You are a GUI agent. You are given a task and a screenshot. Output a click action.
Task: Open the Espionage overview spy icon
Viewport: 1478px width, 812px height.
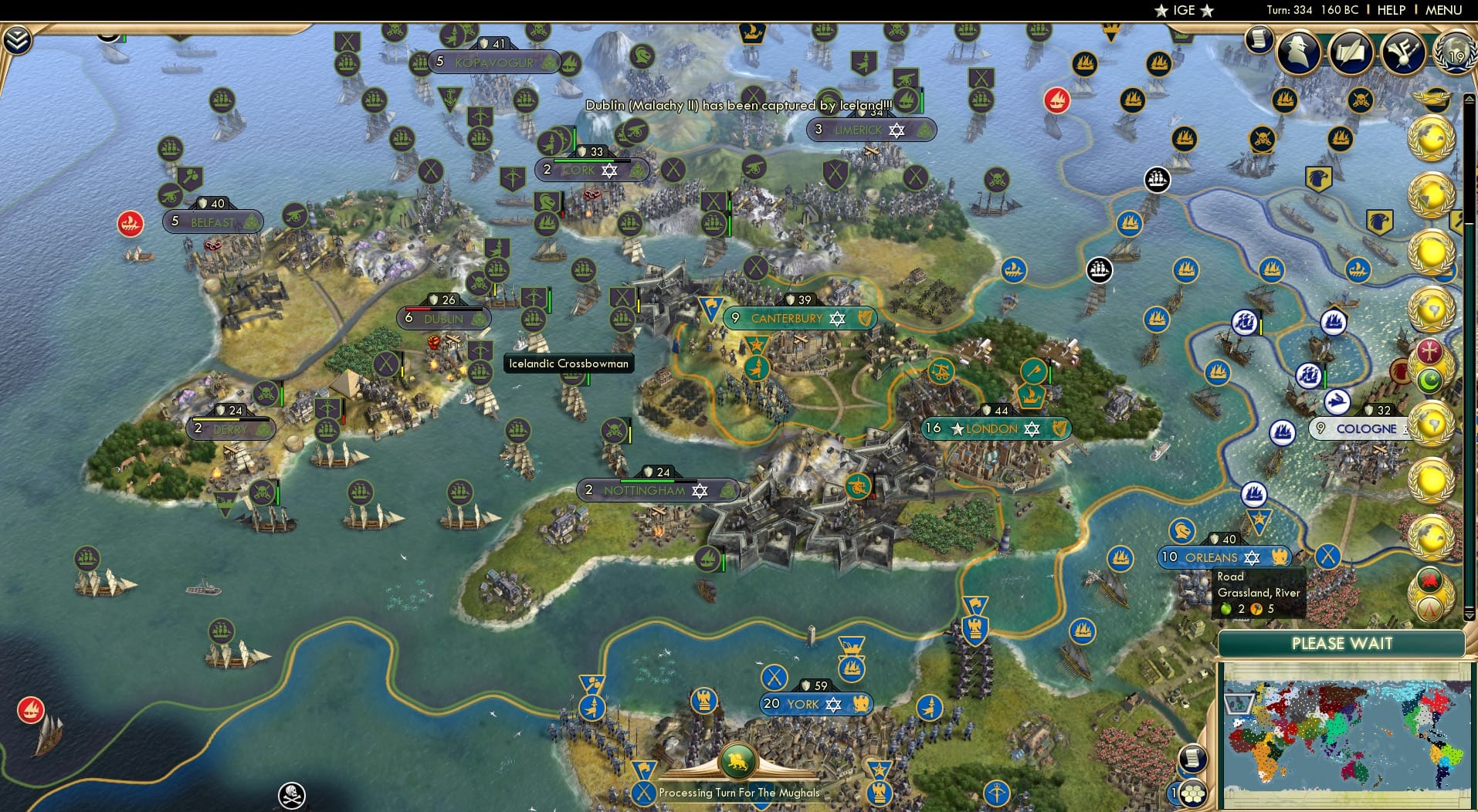(1297, 53)
